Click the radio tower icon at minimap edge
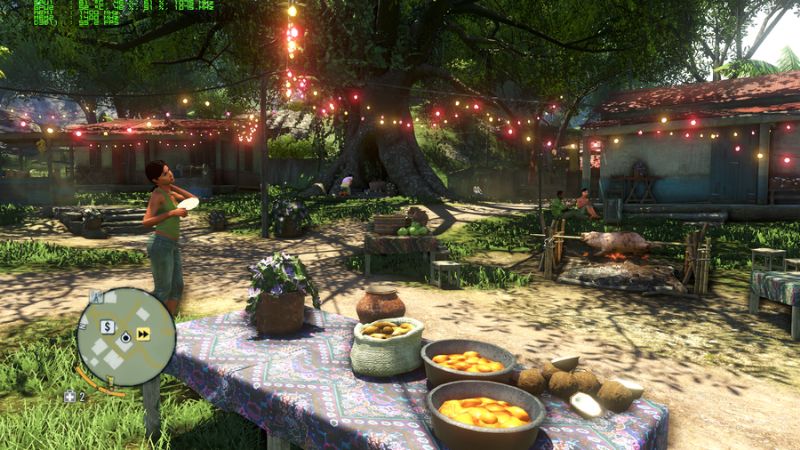800x450 pixels. pos(96,296)
